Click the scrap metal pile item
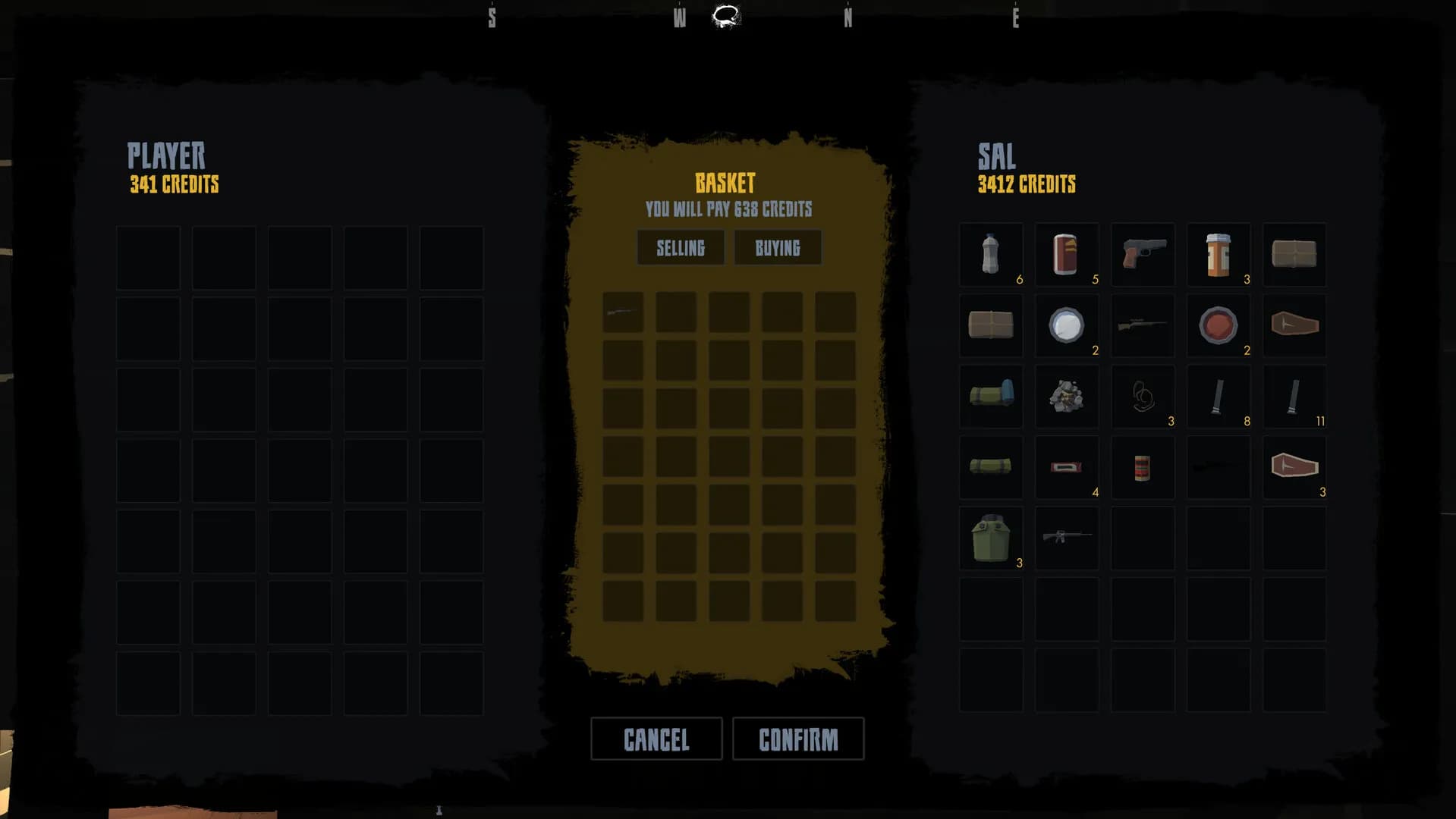The width and height of the screenshot is (1456, 819). [1067, 396]
